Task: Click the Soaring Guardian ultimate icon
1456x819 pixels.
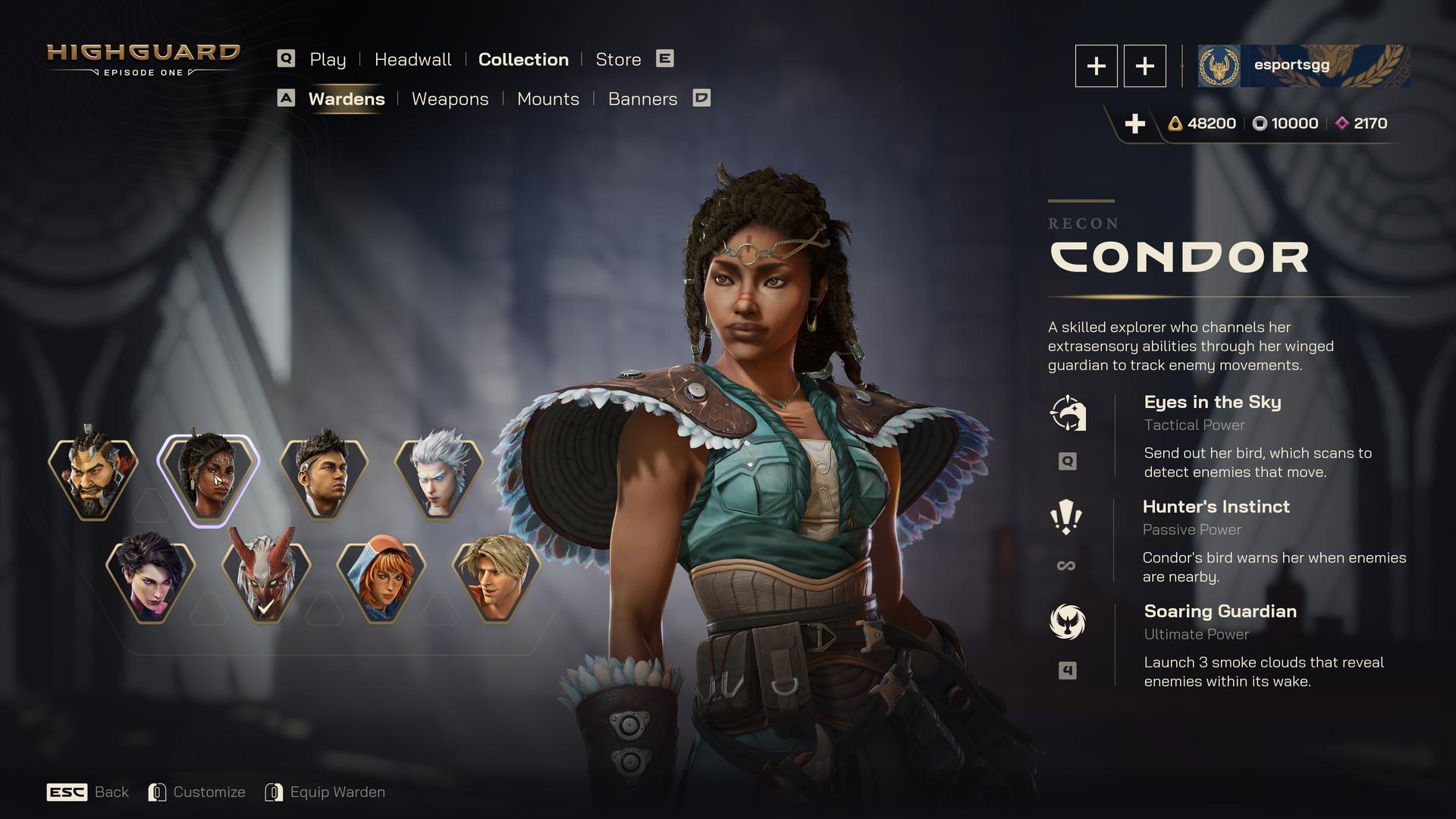Action: click(1067, 622)
